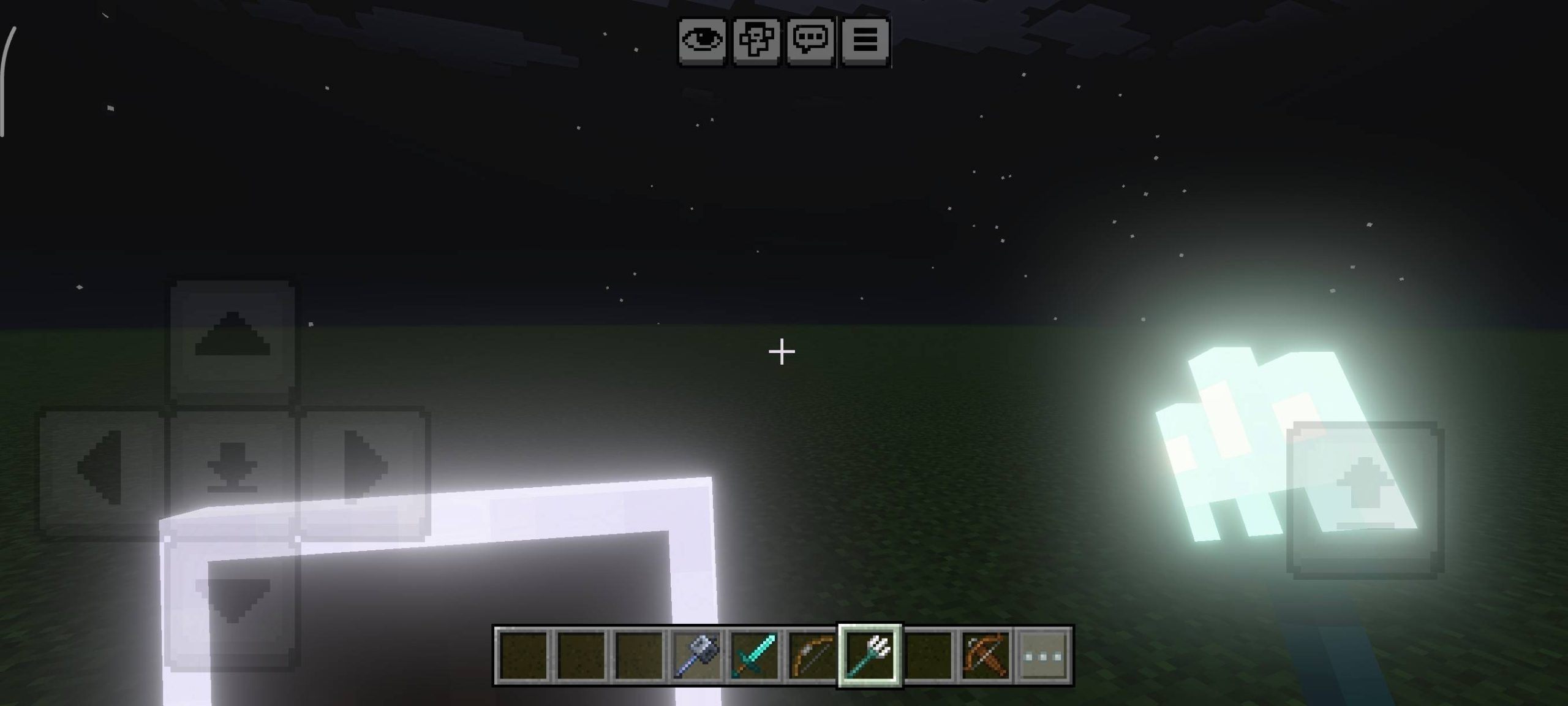Viewport: 1568px width, 706px height.
Task: Toggle camera perspective with the eye icon
Action: (702, 41)
